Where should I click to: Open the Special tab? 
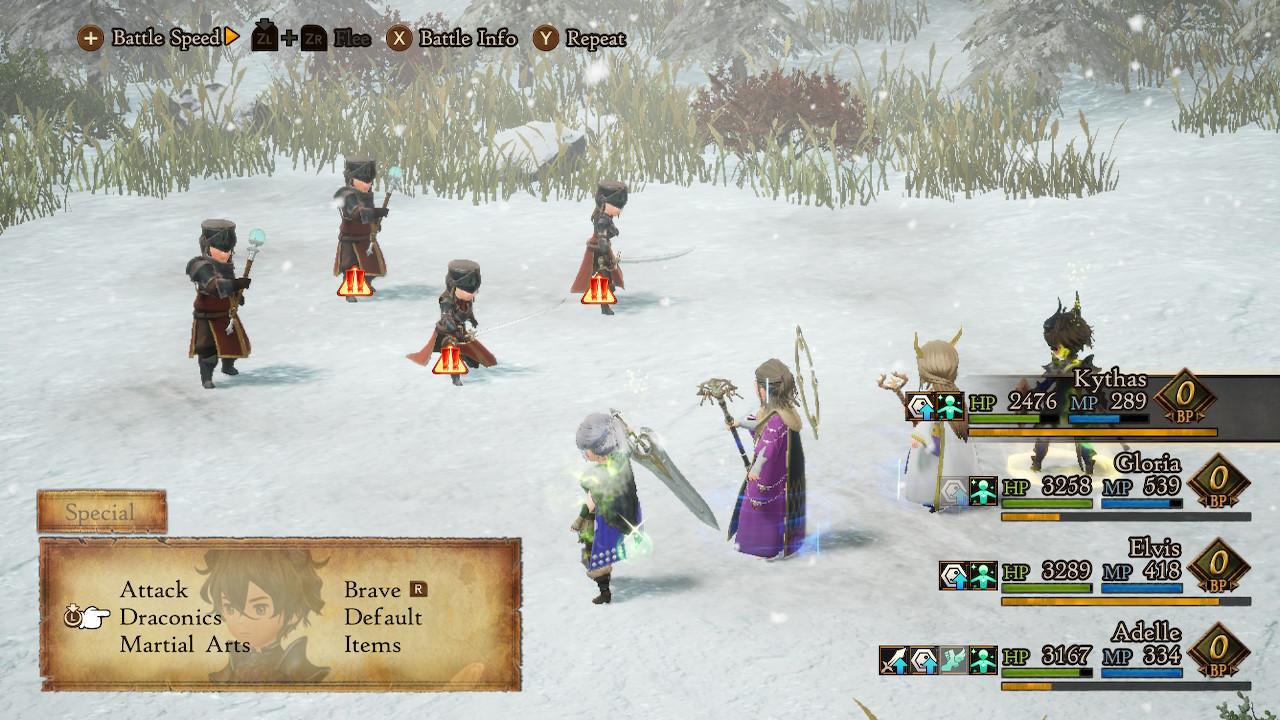[x=101, y=513]
